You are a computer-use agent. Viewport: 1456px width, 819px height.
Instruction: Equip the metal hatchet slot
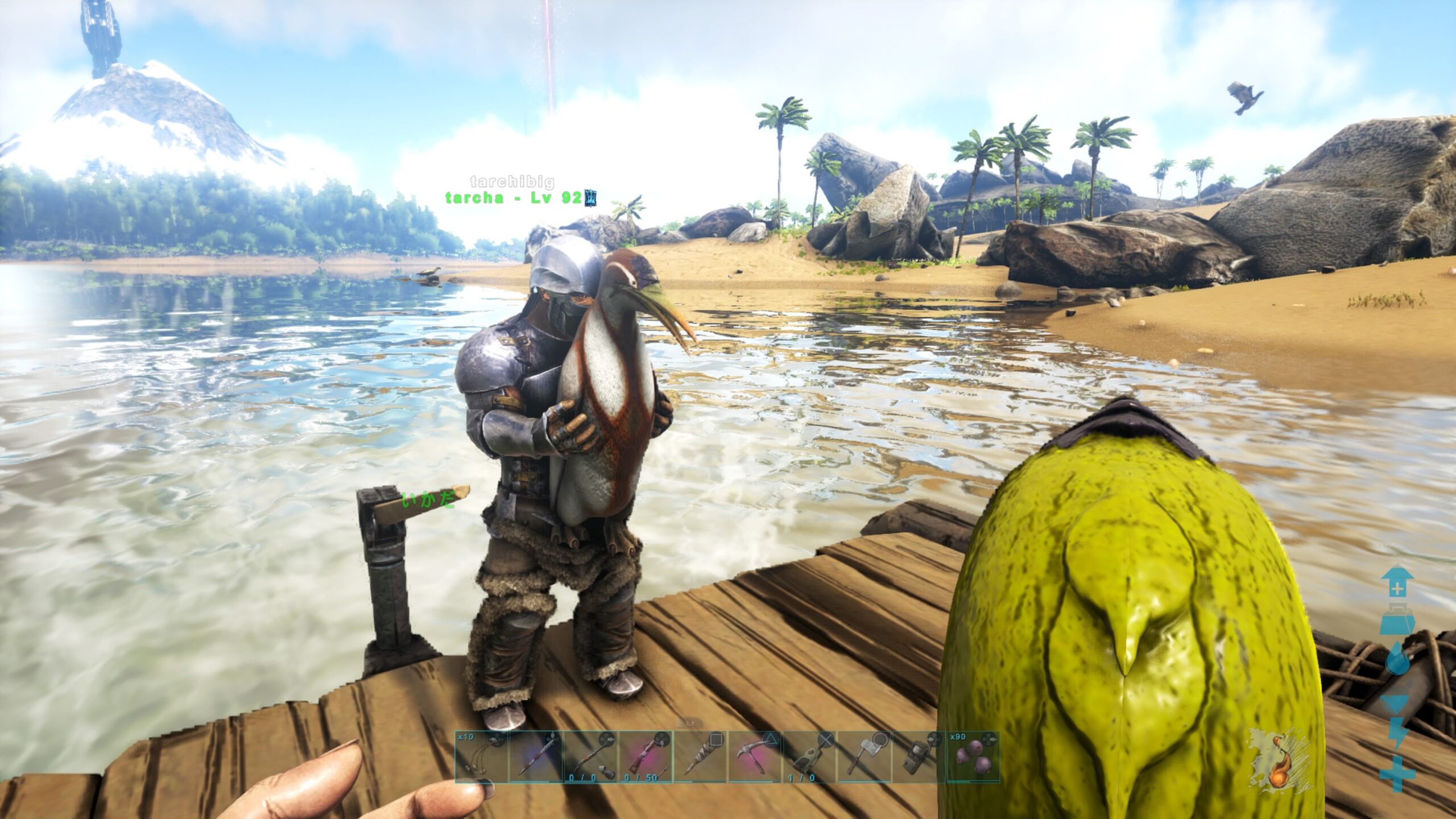(863, 757)
